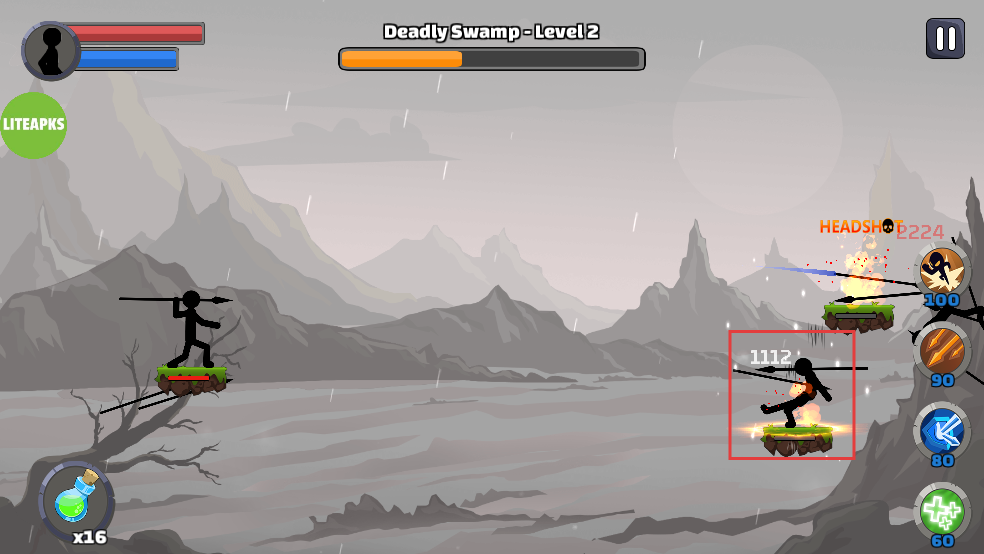The width and height of the screenshot is (984, 554).
Task: Pause the game
Action: [945, 40]
